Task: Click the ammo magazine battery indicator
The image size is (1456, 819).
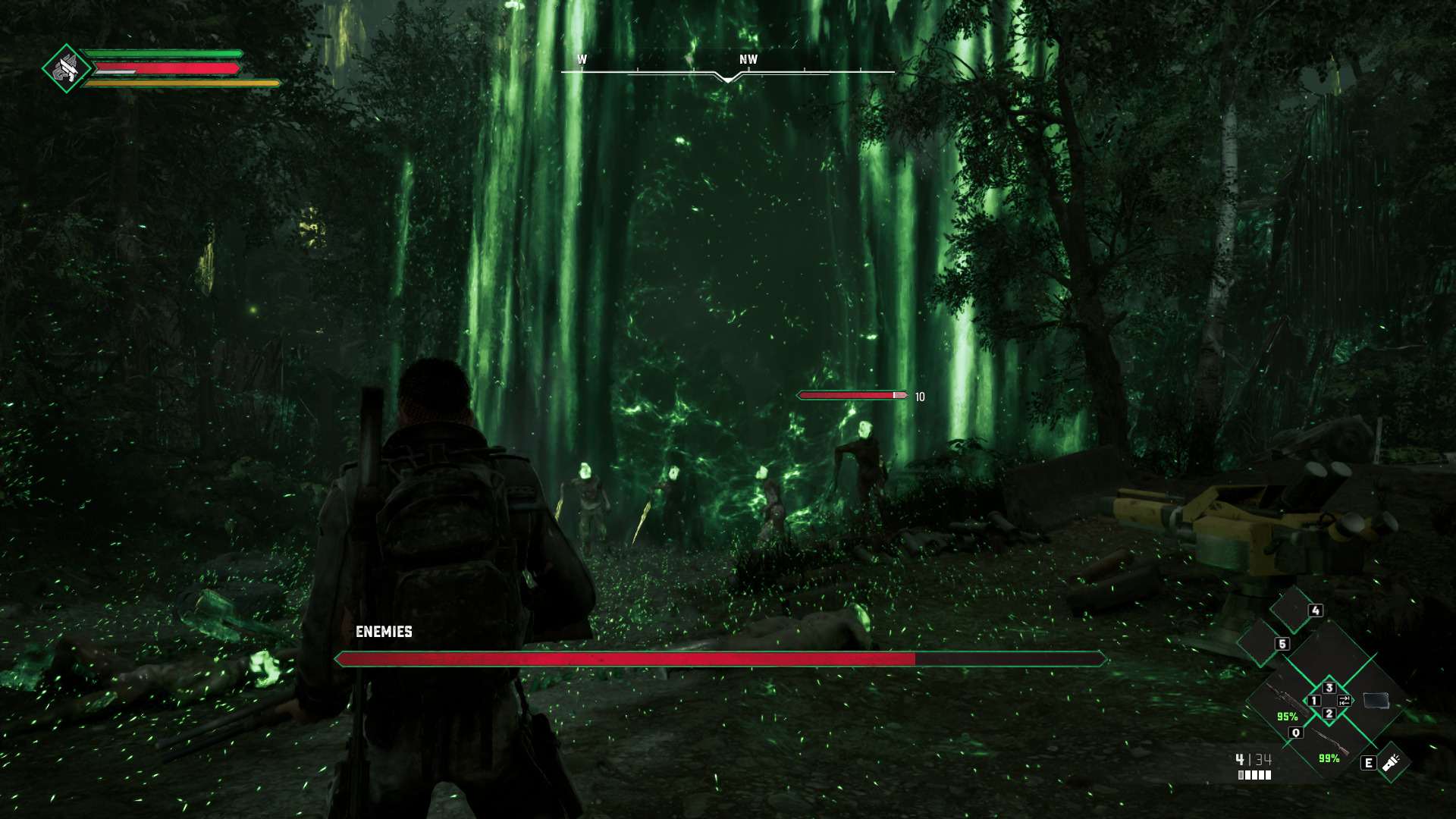Action: 1254,776
